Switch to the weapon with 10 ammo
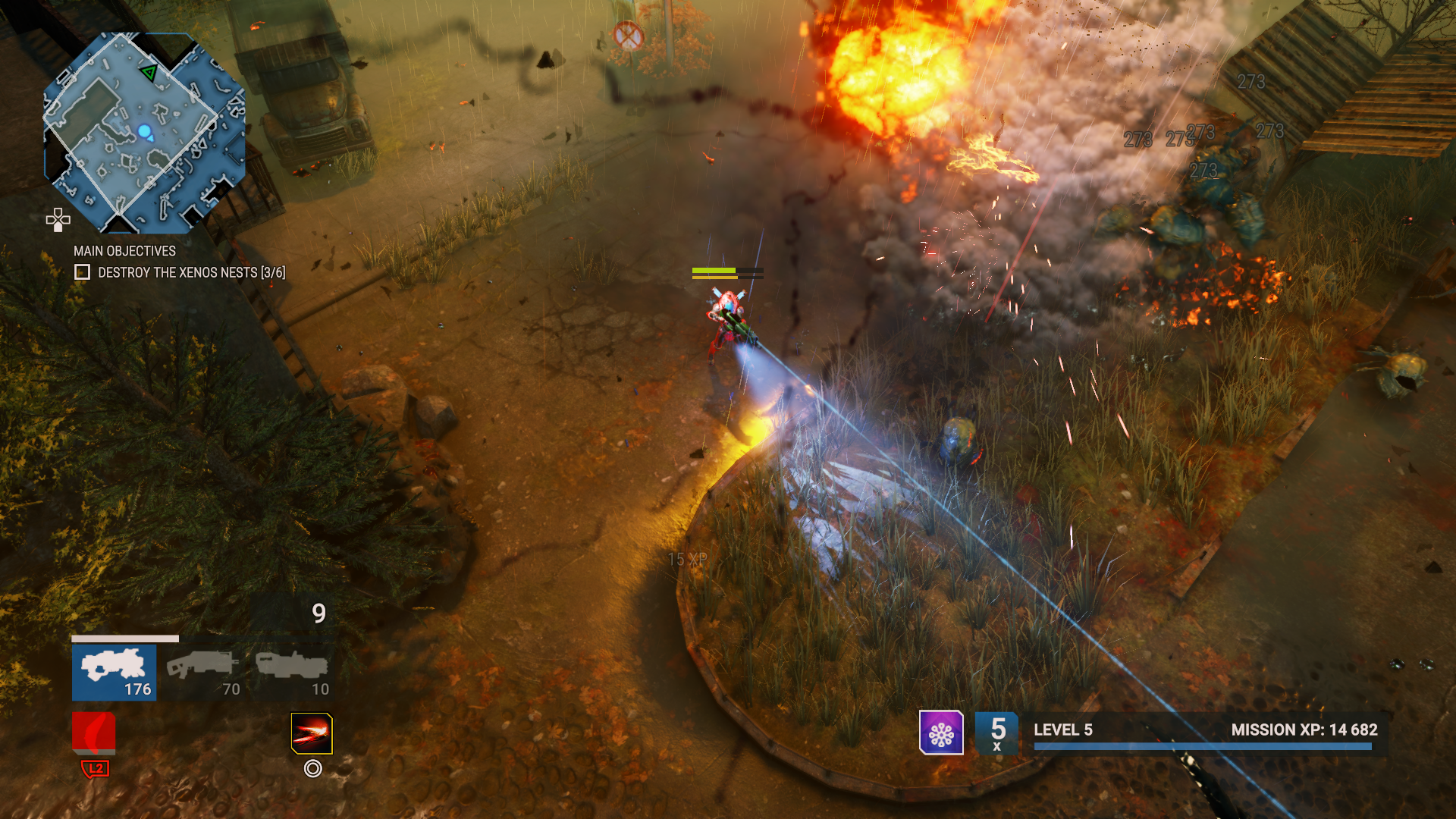This screenshot has height=819, width=1456. [x=292, y=672]
